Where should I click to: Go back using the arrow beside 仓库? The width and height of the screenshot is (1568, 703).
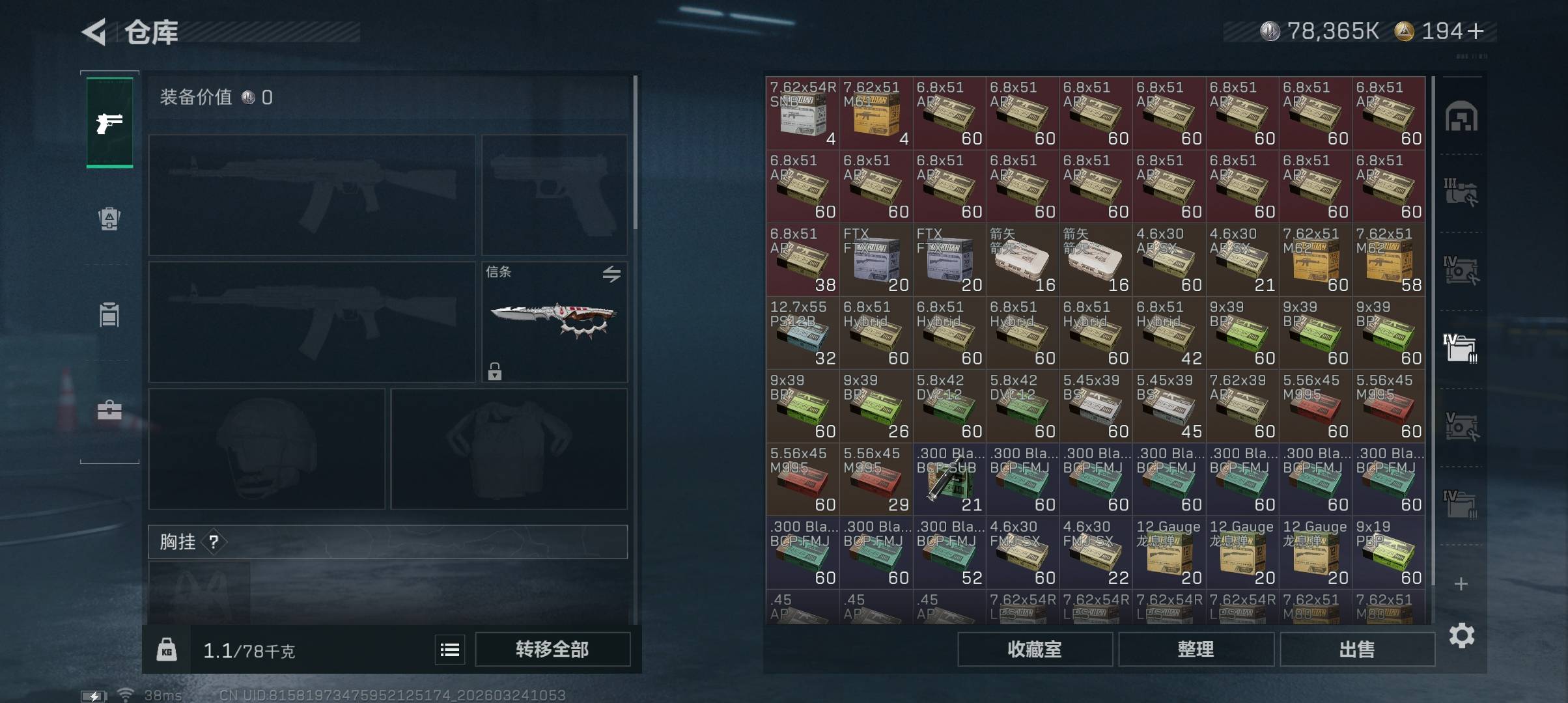coord(94,32)
